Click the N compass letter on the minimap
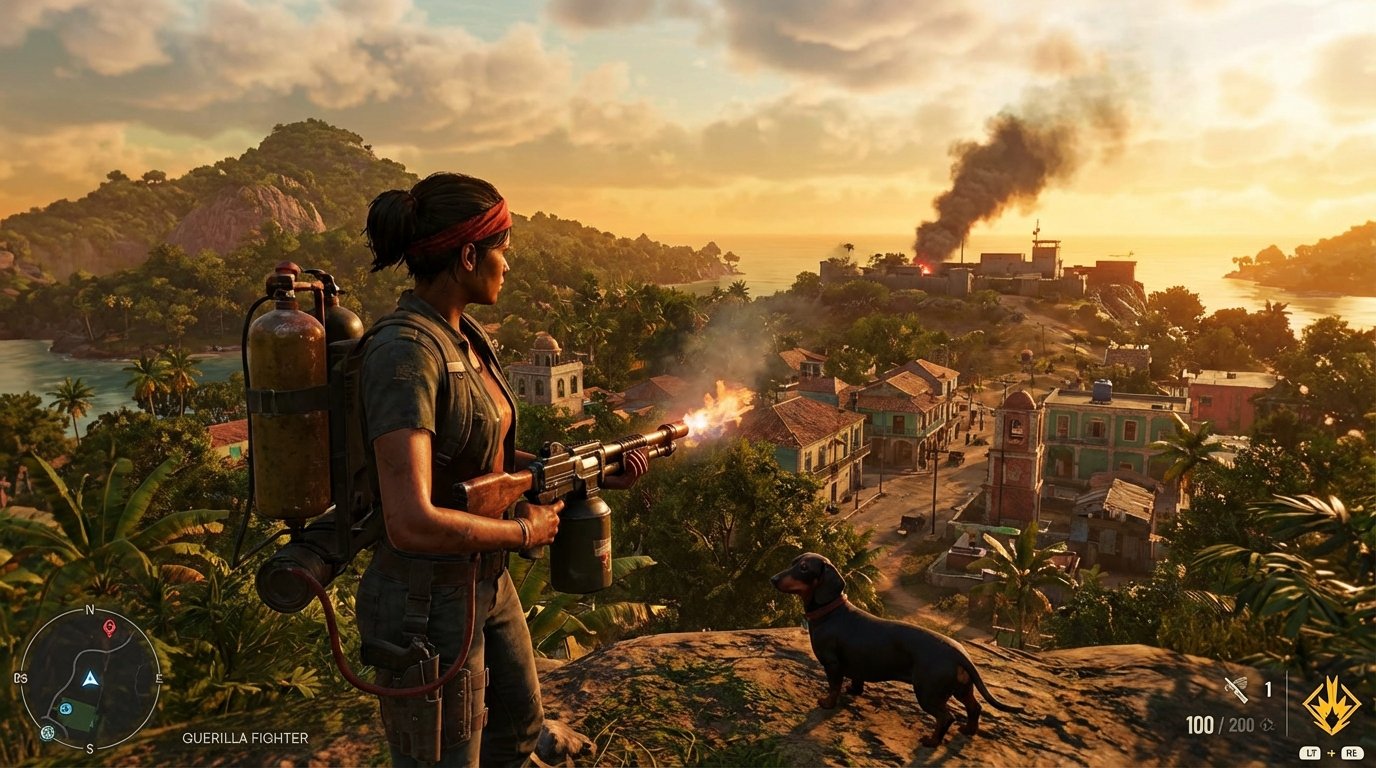The width and height of the screenshot is (1376, 768). click(89, 609)
